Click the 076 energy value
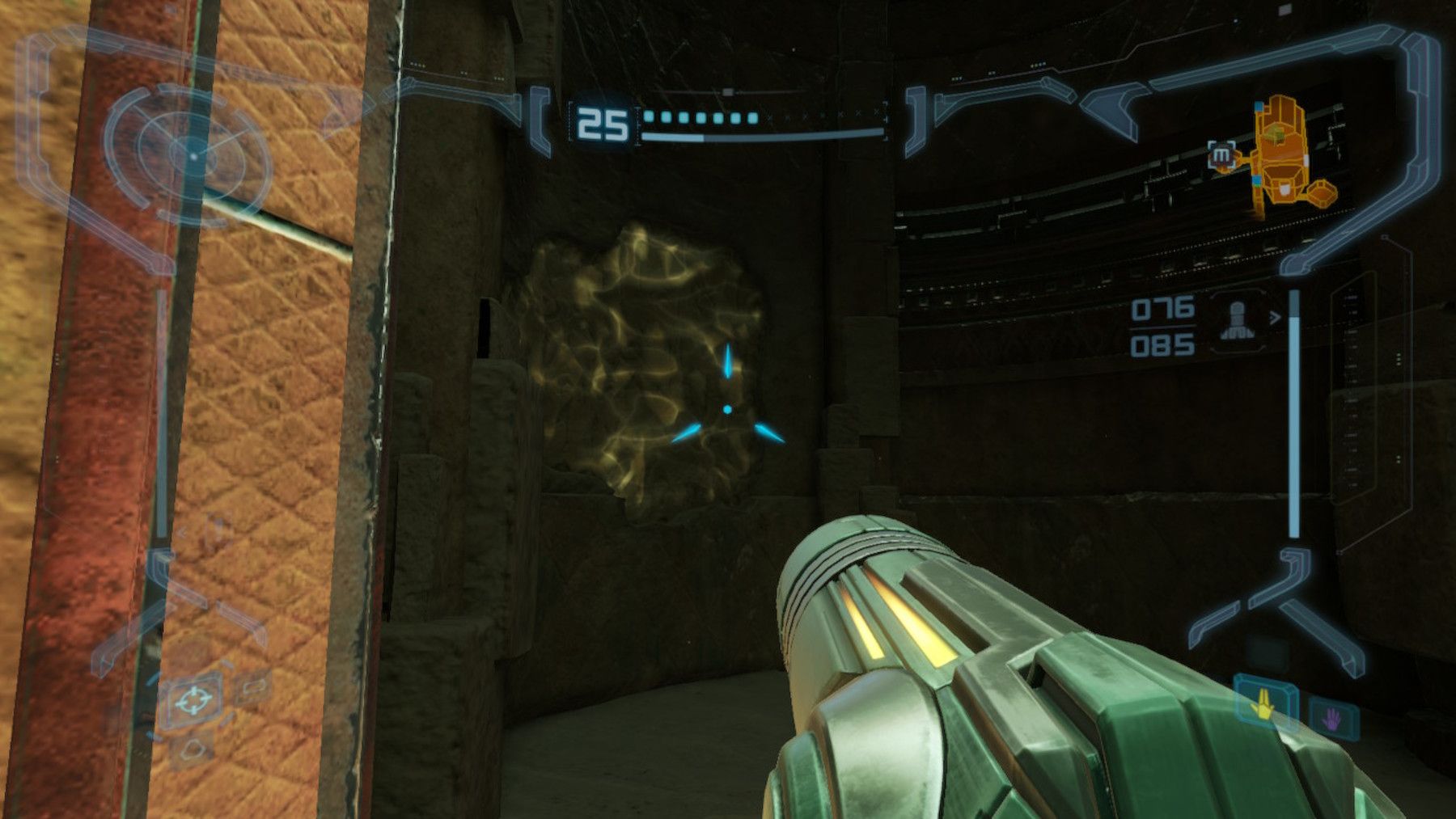 coord(1162,308)
